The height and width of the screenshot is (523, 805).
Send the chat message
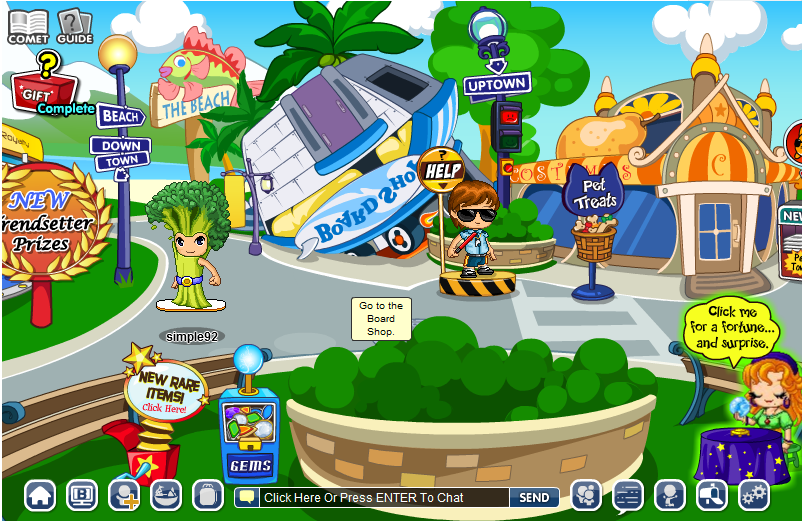(534, 497)
